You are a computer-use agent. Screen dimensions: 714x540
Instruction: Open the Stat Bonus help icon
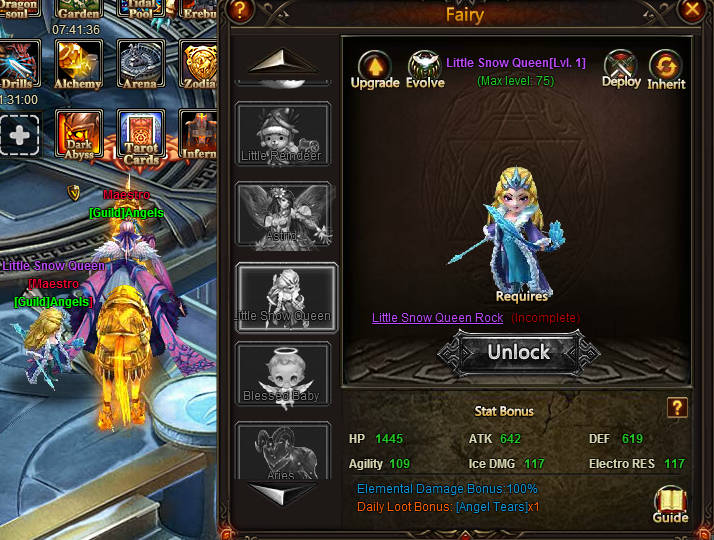tap(677, 407)
